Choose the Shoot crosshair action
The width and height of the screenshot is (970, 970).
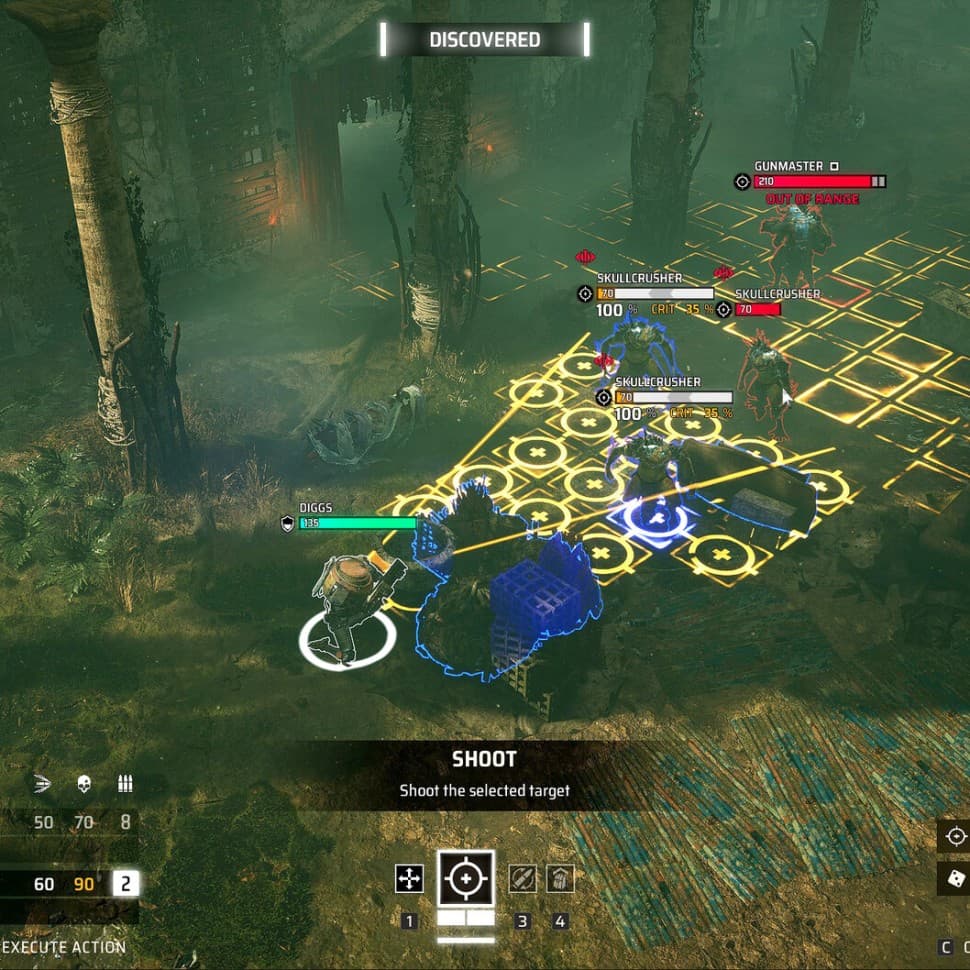pos(465,879)
